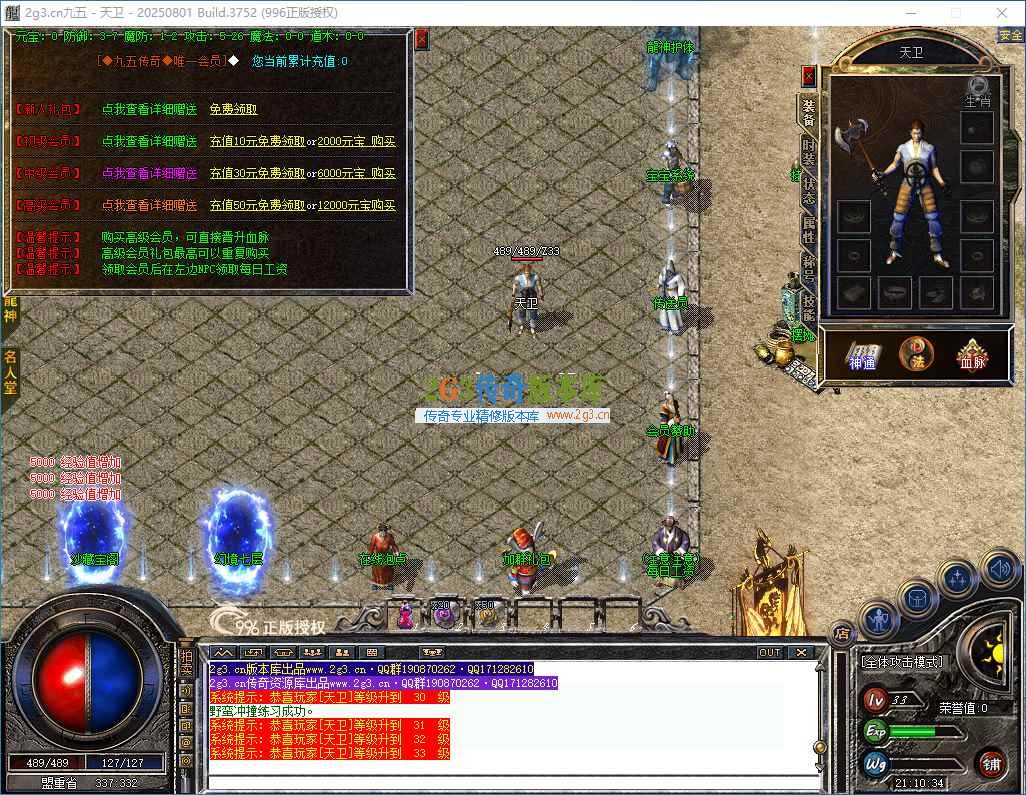The height and width of the screenshot is (795, 1026).
Task: Open the 神通 book button
Action: click(x=862, y=354)
